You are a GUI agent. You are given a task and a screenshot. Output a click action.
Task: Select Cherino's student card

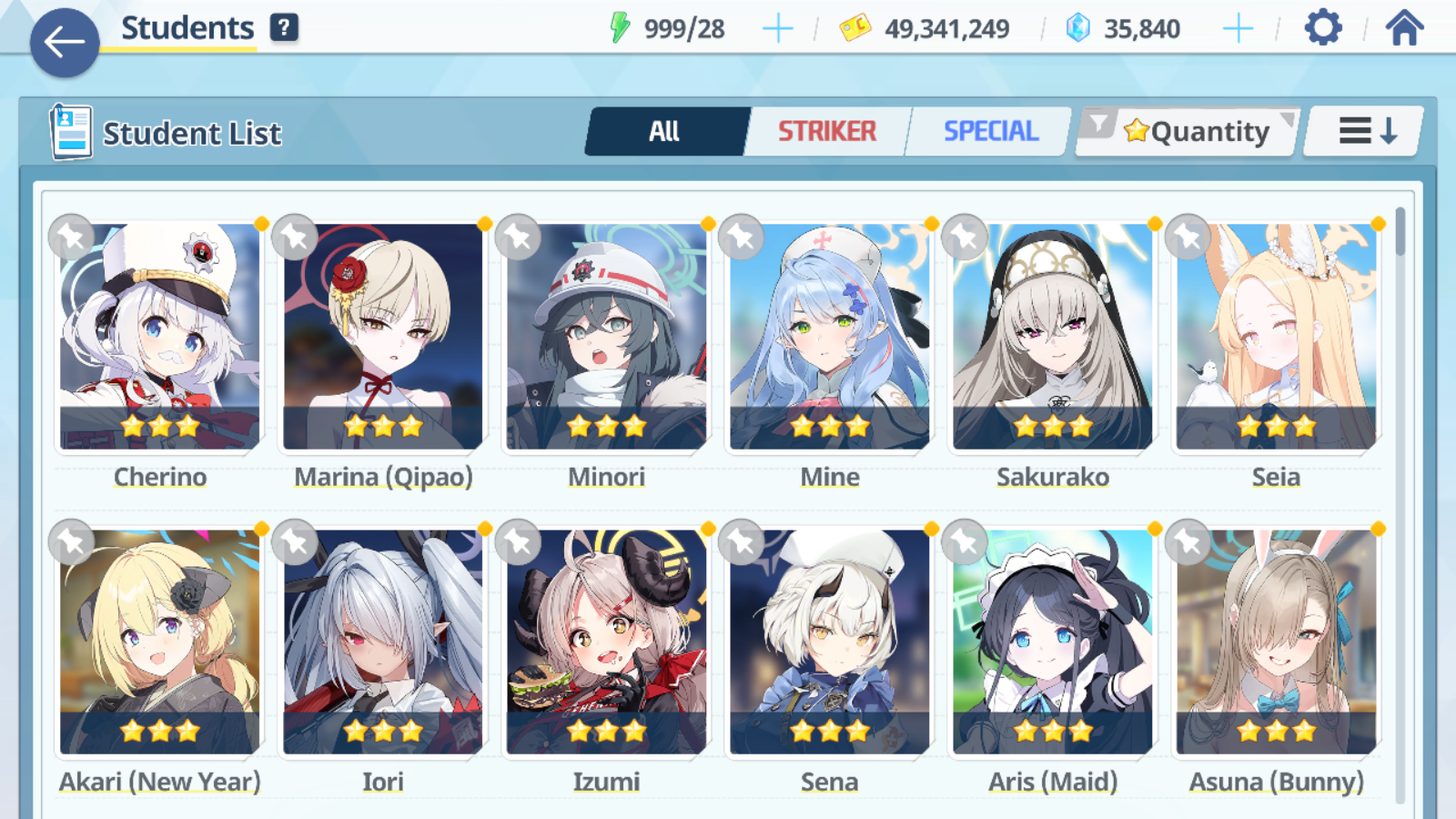[160, 337]
